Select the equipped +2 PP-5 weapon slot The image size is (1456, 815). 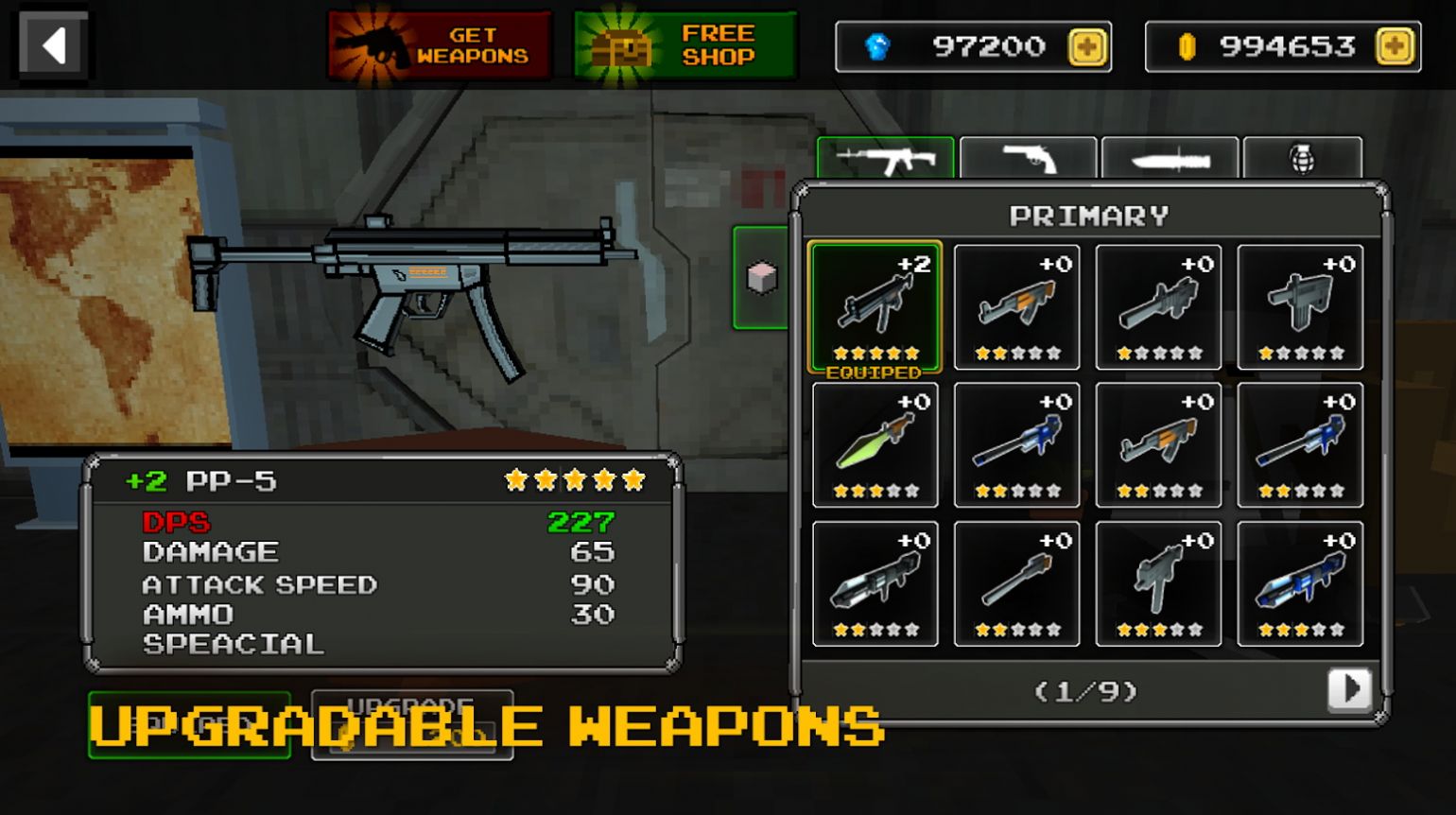[875, 304]
